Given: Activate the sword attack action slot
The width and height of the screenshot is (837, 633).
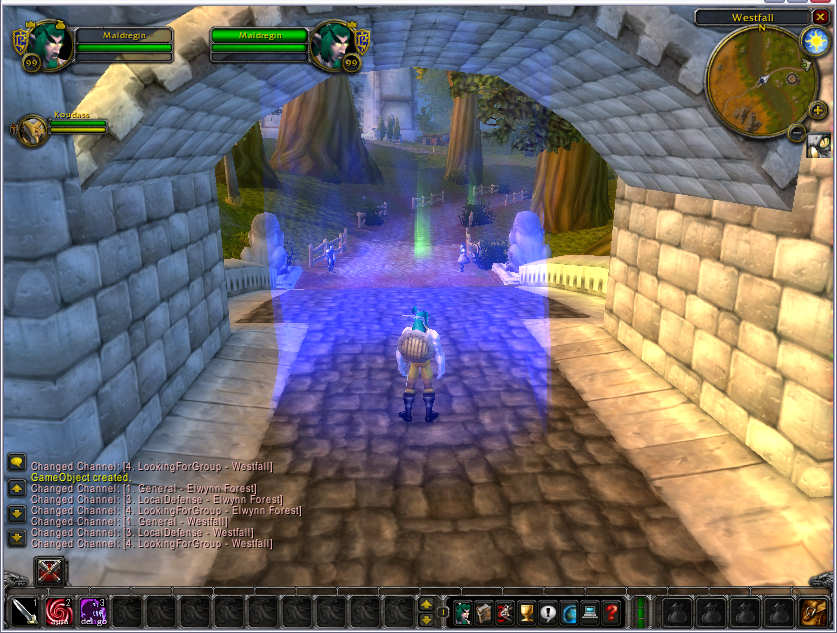Looking at the screenshot, I should click(24, 610).
